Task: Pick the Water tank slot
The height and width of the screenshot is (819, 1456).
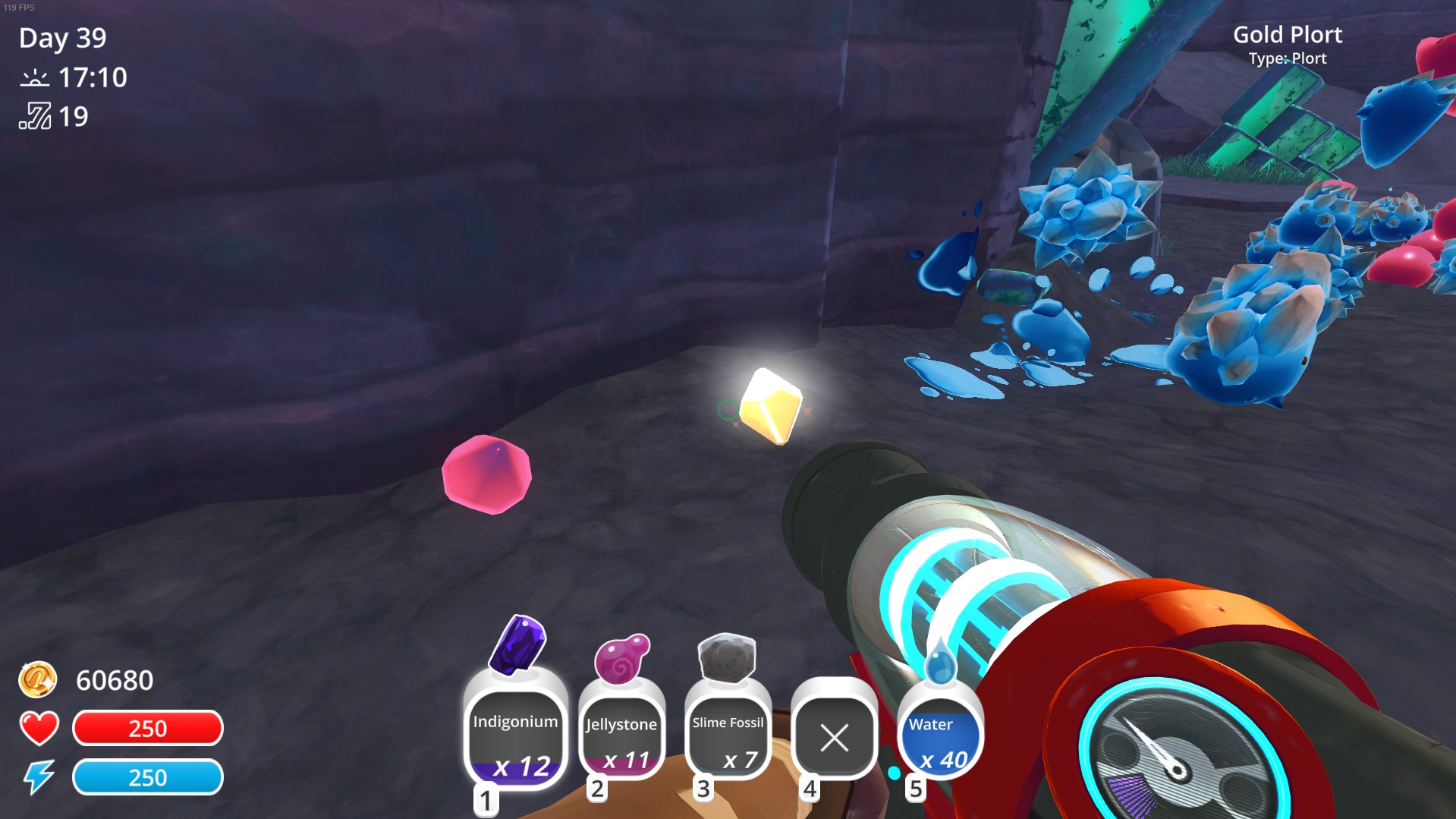Action: (940, 738)
